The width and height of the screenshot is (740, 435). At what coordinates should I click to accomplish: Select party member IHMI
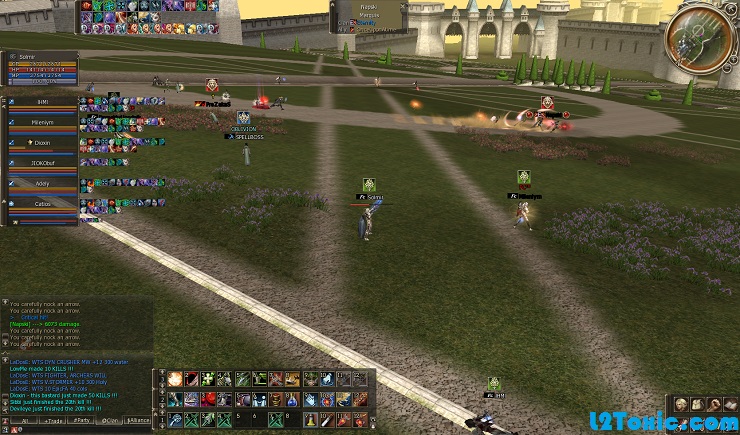click(44, 103)
